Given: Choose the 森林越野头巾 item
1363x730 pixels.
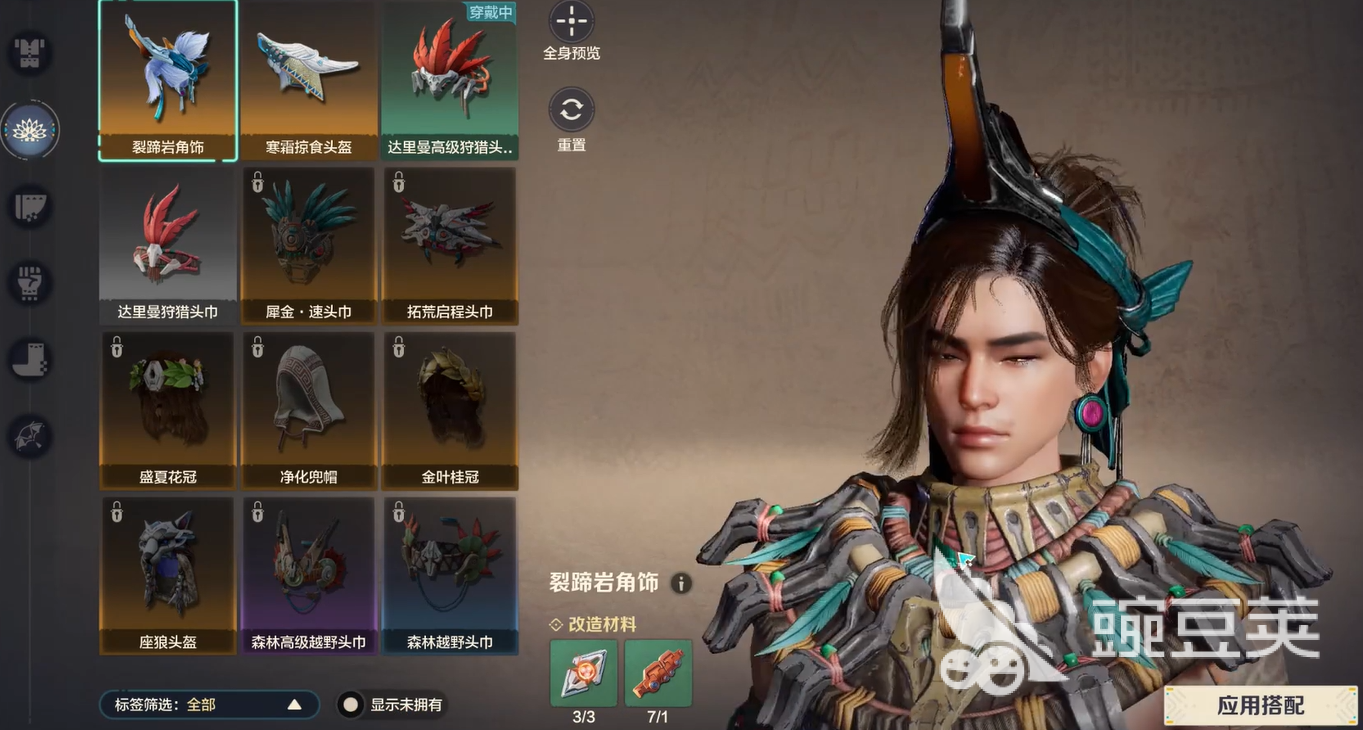Looking at the screenshot, I should click(x=450, y=575).
